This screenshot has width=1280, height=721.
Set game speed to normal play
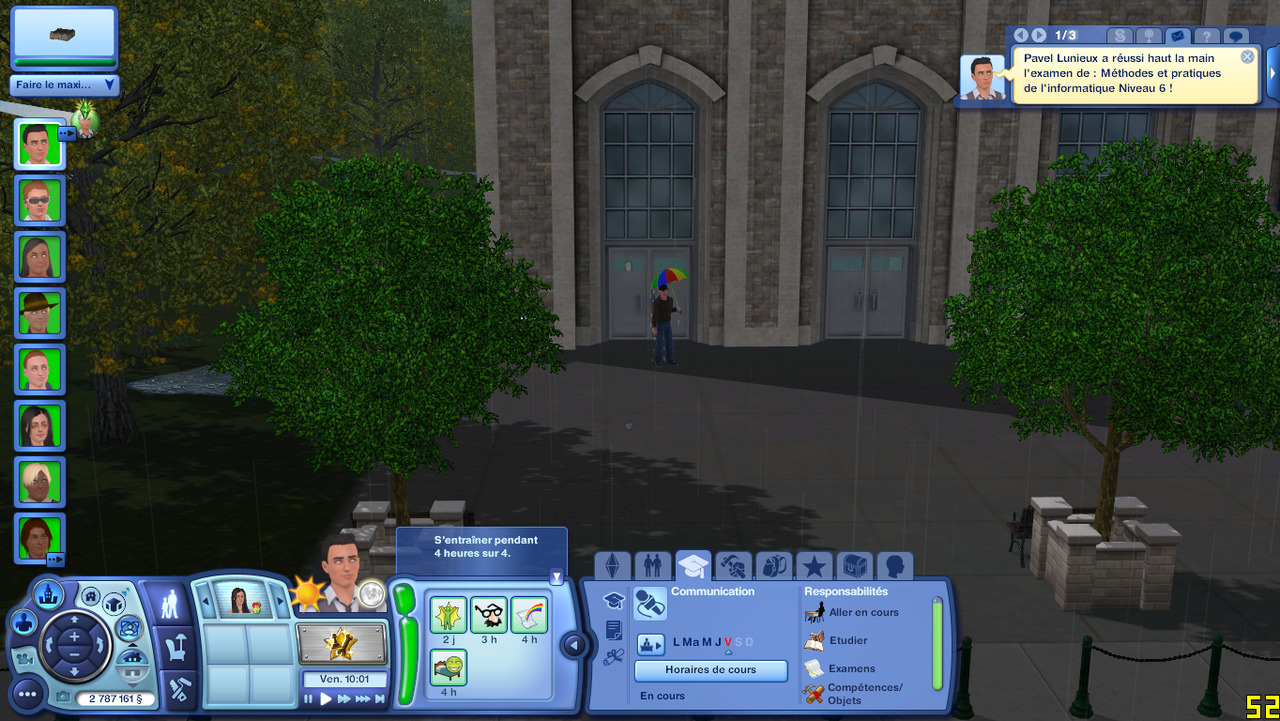326,700
